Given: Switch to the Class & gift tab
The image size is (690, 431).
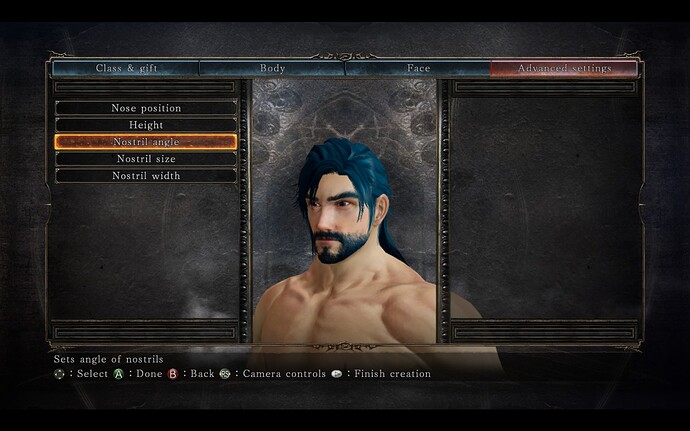Looking at the screenshot, I should [x=126, y=68].
